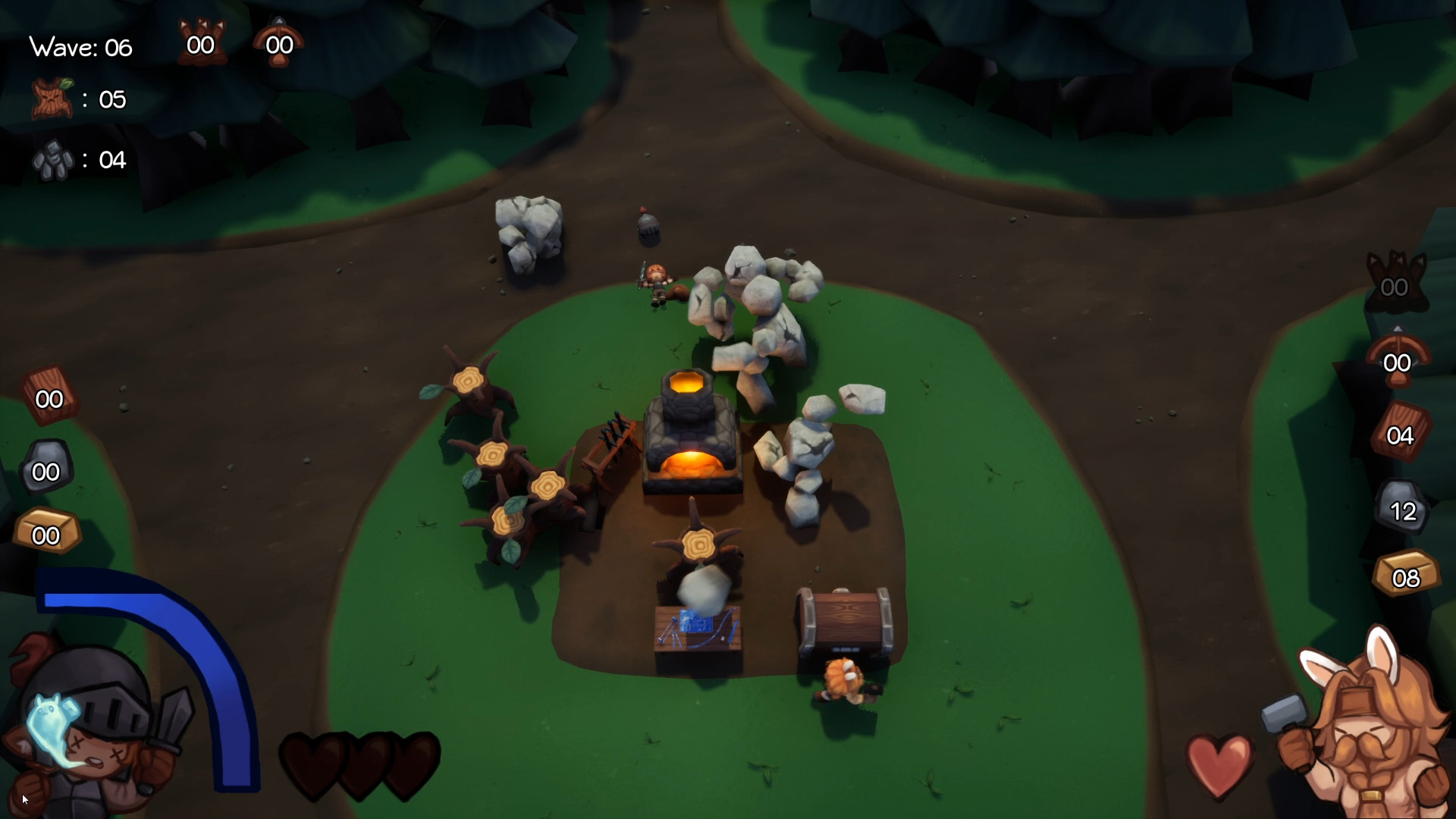
Task: Click the heart icon beside the dwarf
Action: tap(1219, 766)
